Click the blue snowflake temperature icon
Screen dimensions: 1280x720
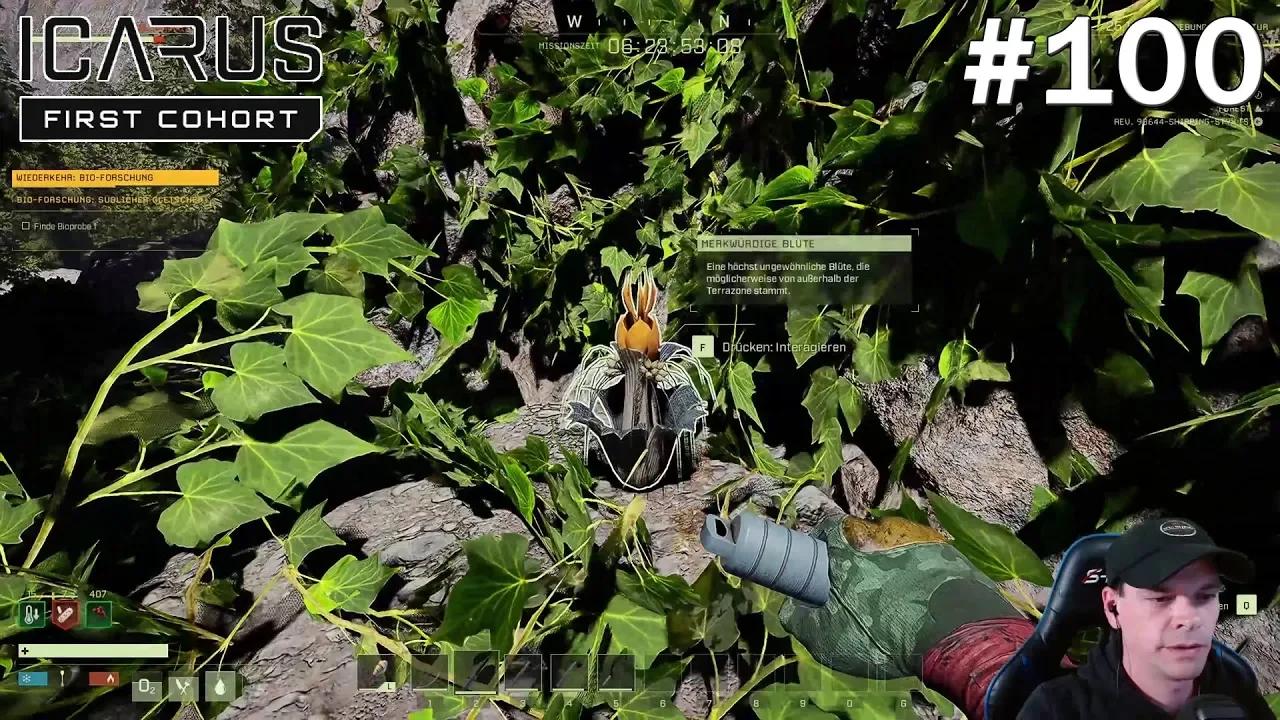click(x=32, y=678)
